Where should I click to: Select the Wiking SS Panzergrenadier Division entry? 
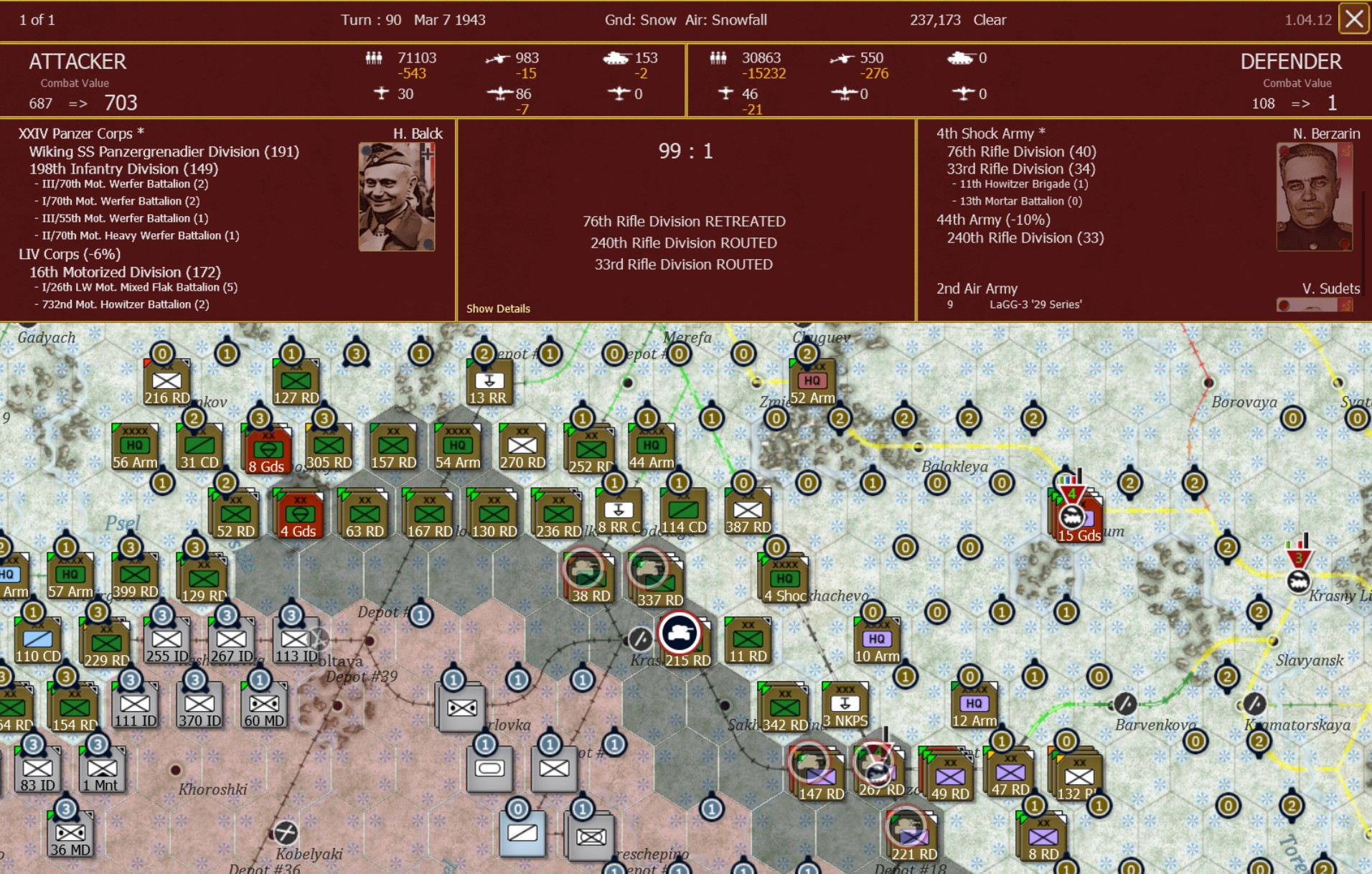(165, 151)
